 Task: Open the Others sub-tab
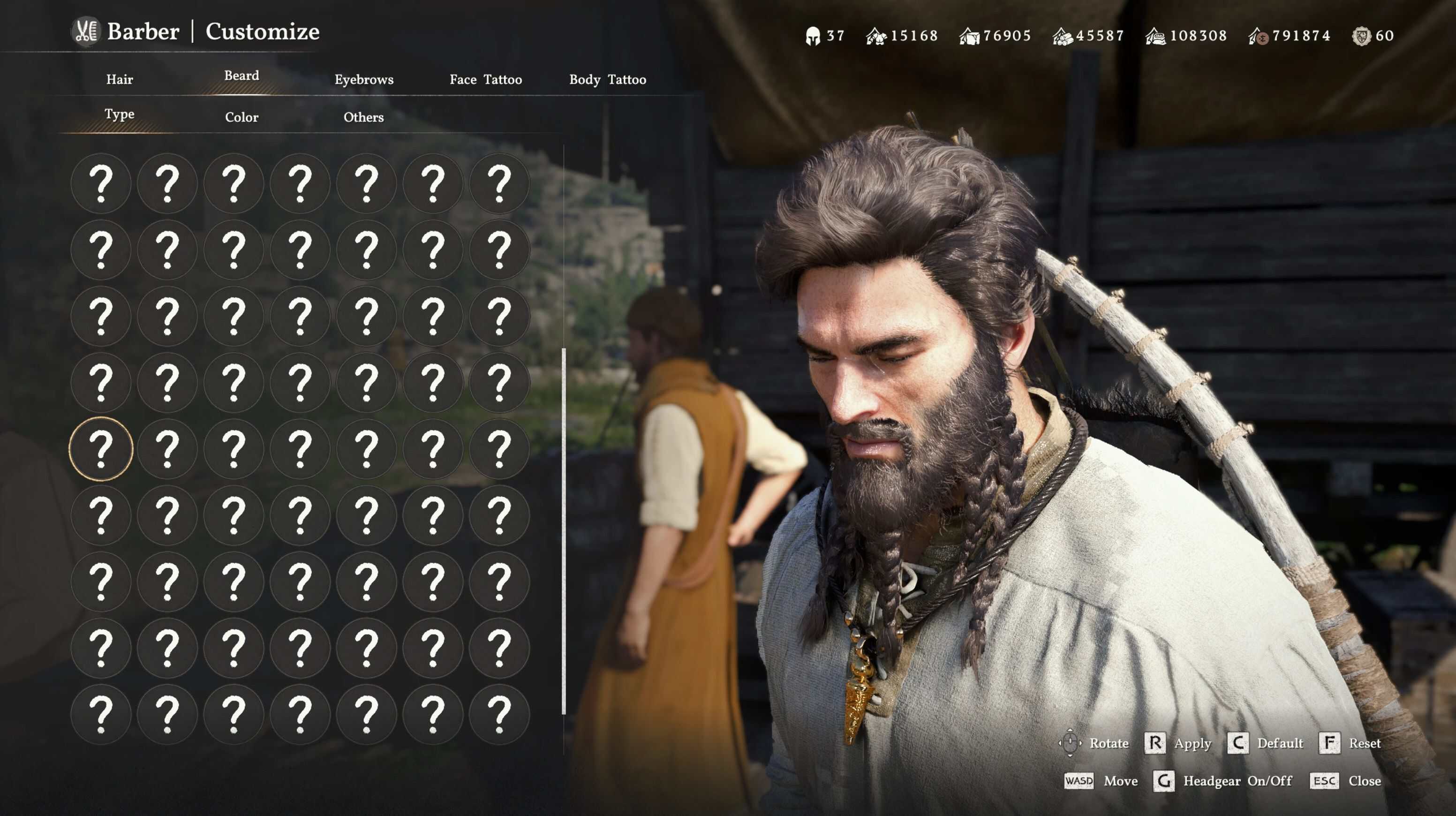point(363,118)
